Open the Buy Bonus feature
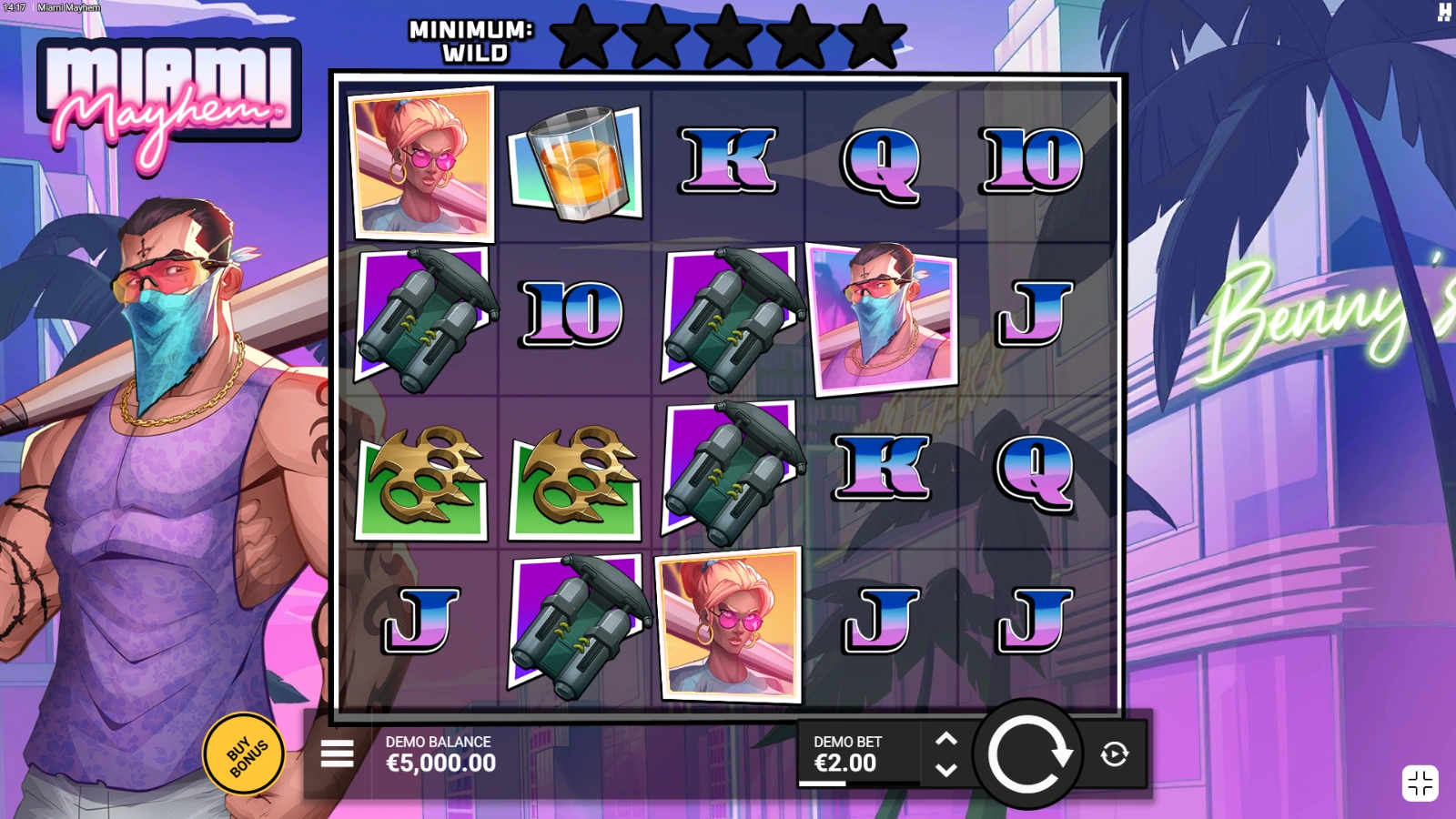1456x819 pixels. (243, 755)
